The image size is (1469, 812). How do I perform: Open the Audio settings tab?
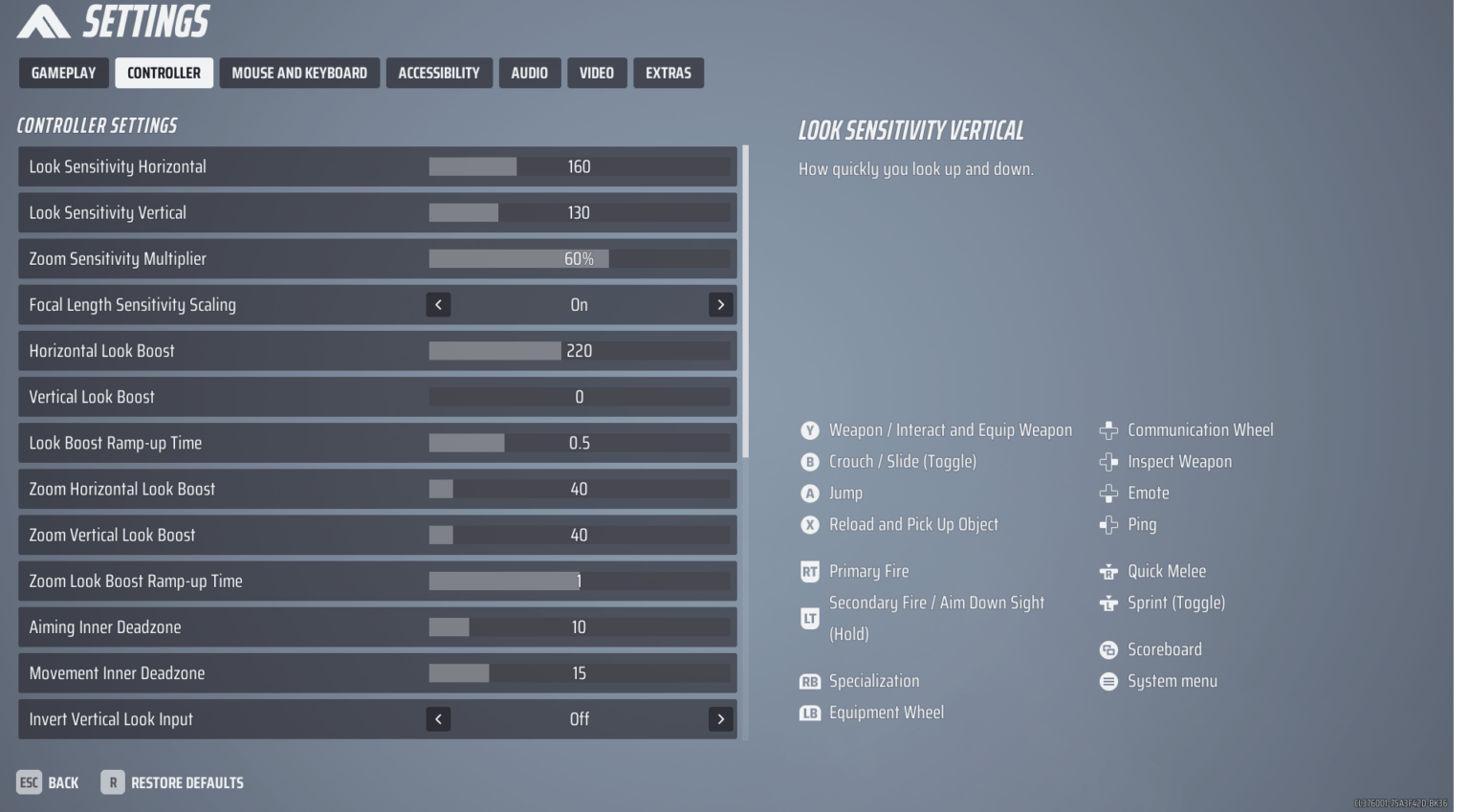(530, 73)
